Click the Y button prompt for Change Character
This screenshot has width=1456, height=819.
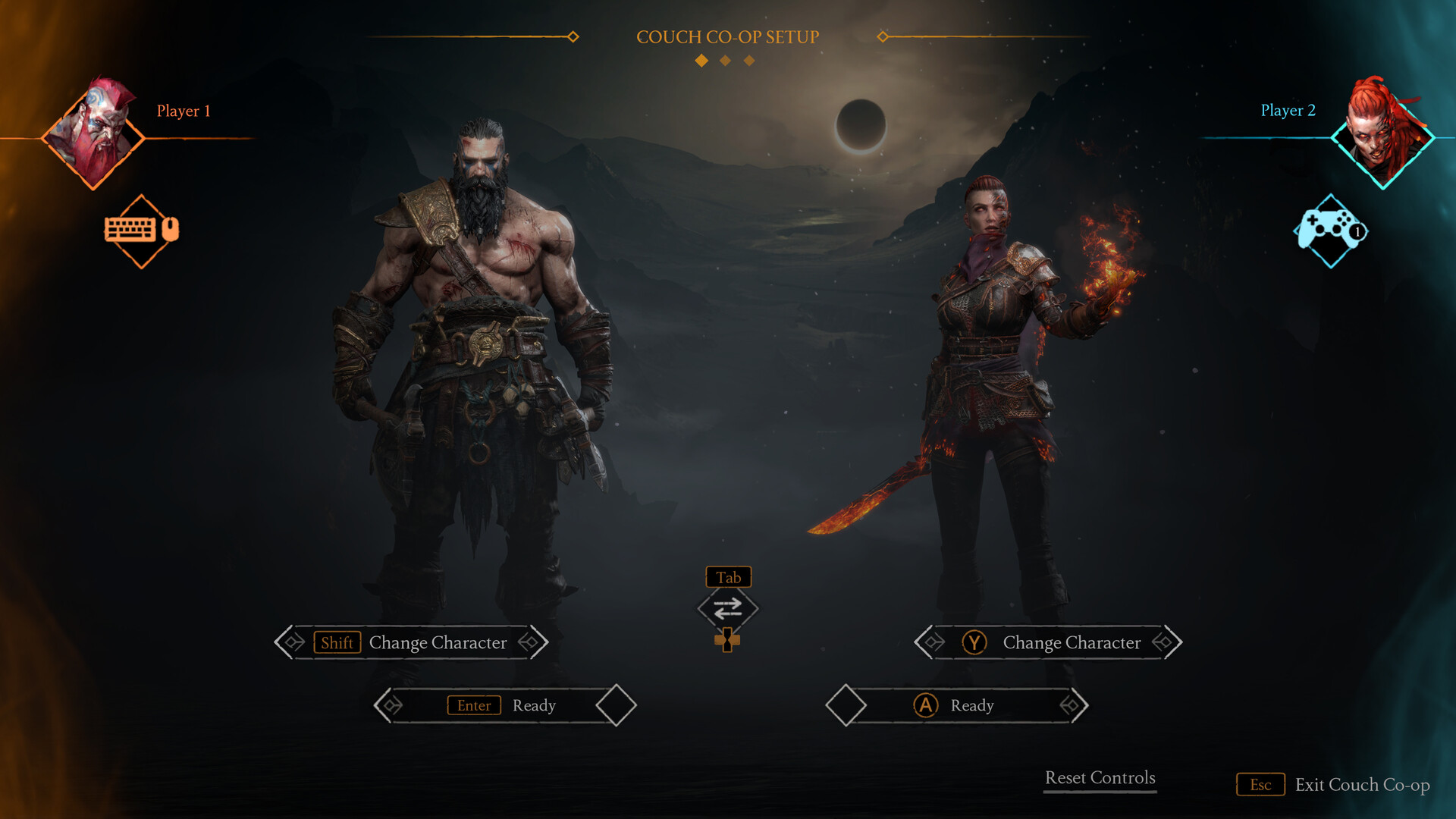click(973, 642)
